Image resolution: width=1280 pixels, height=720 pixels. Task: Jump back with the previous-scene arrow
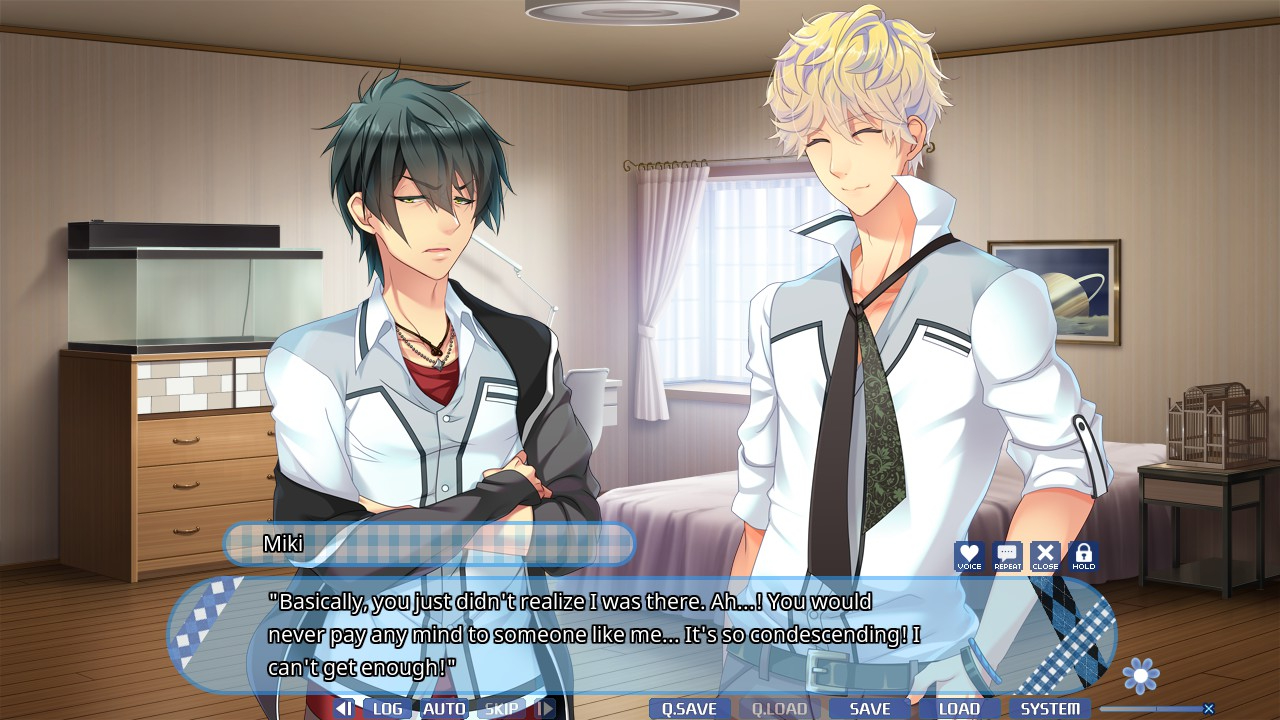343,709
